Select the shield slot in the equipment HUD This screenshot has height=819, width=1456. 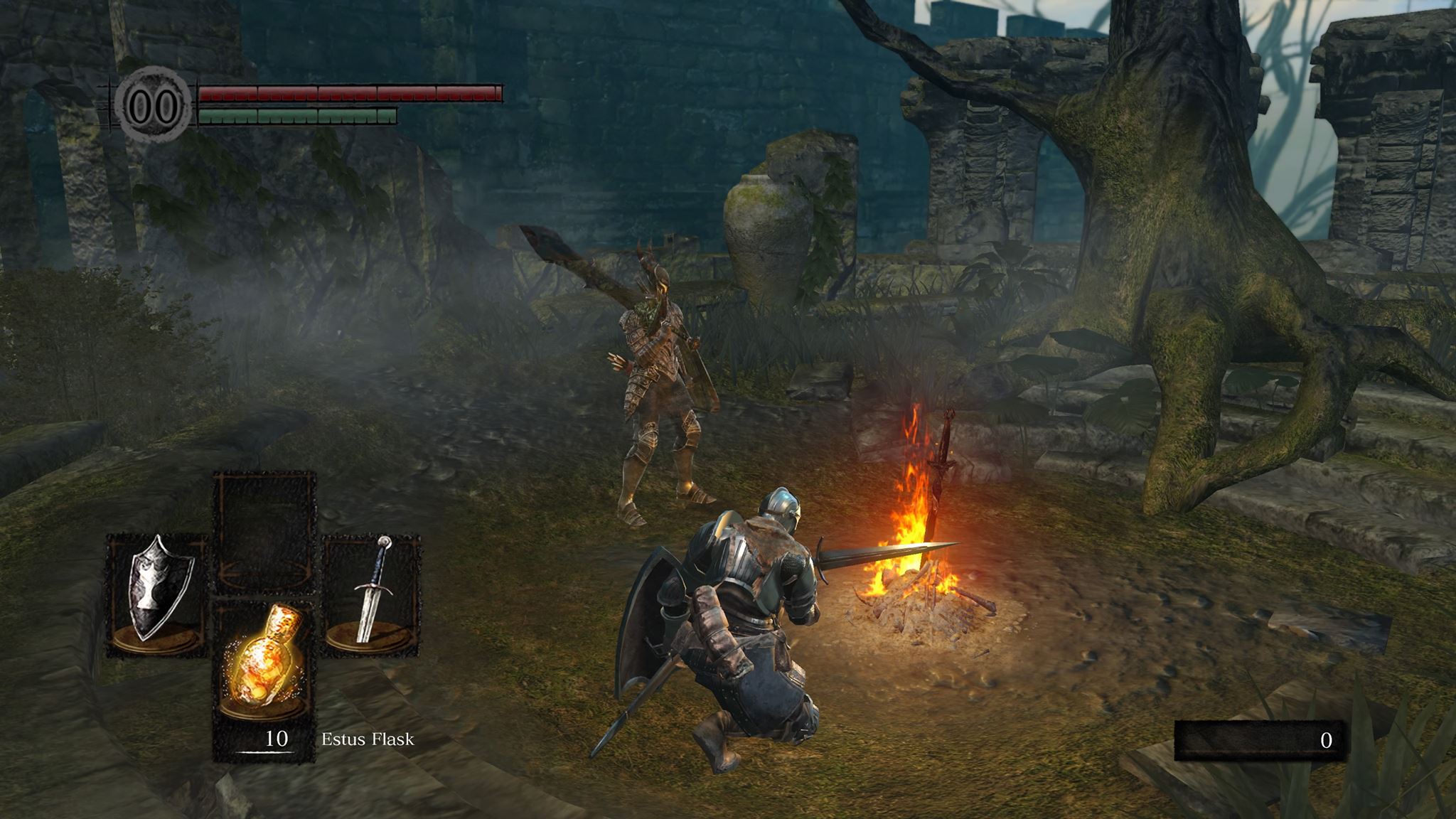(157, 594)
